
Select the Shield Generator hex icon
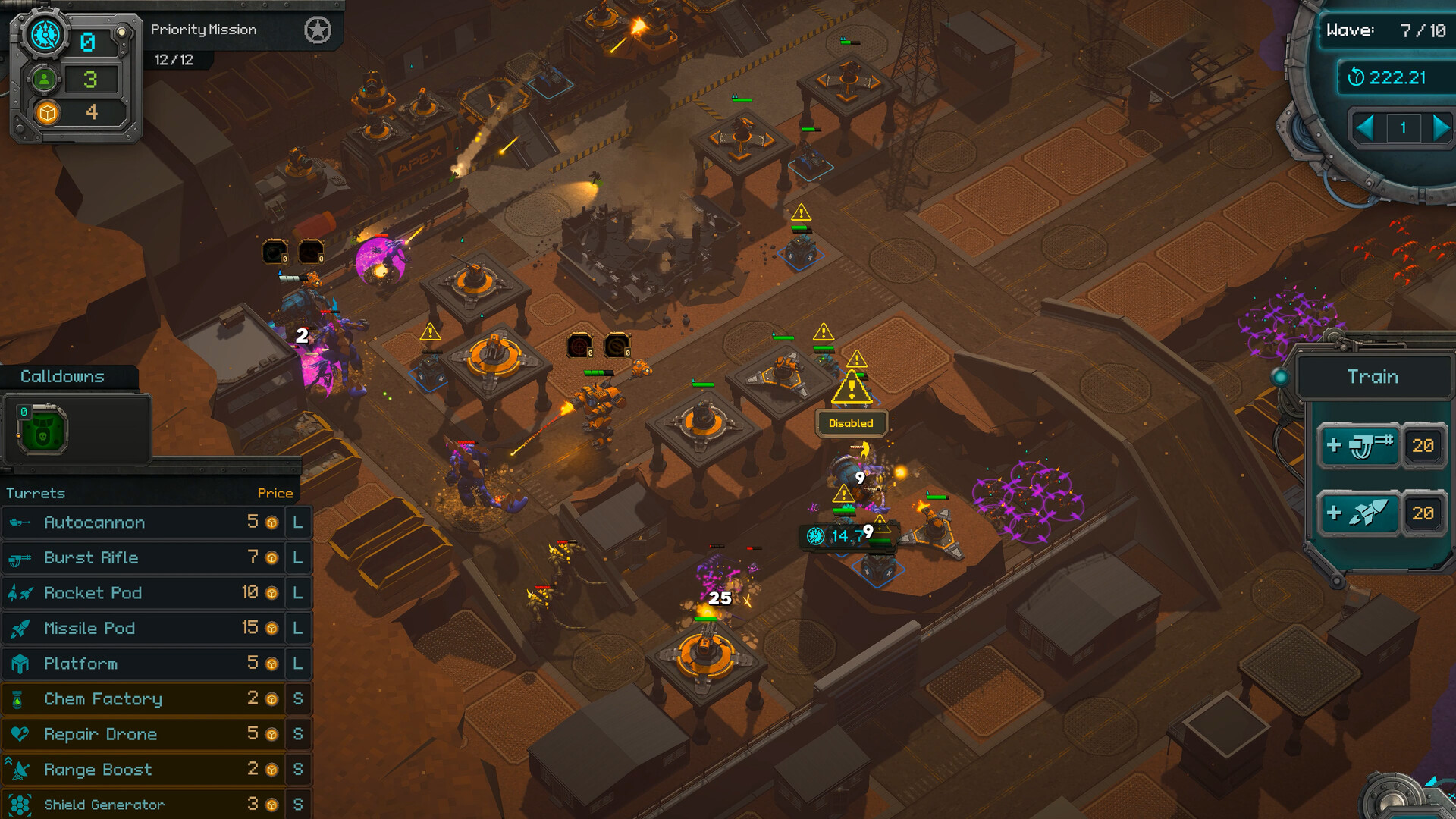[x=20, y=804]
